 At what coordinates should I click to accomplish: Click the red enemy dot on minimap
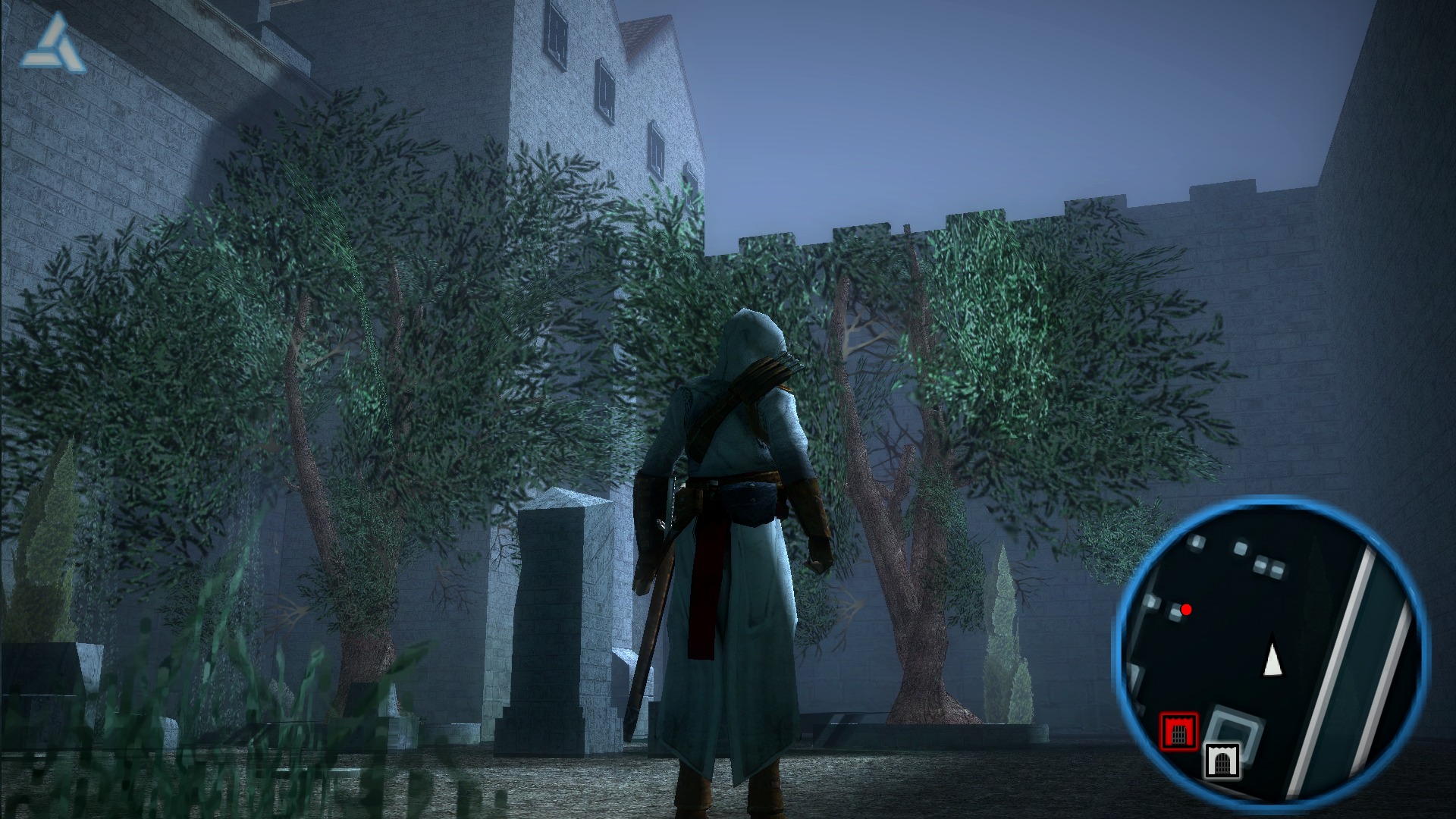coord(1186,610)
